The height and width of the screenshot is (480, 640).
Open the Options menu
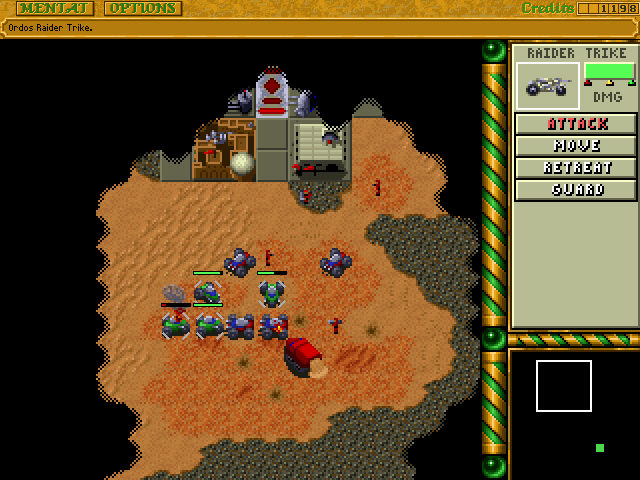pos(142,8)
